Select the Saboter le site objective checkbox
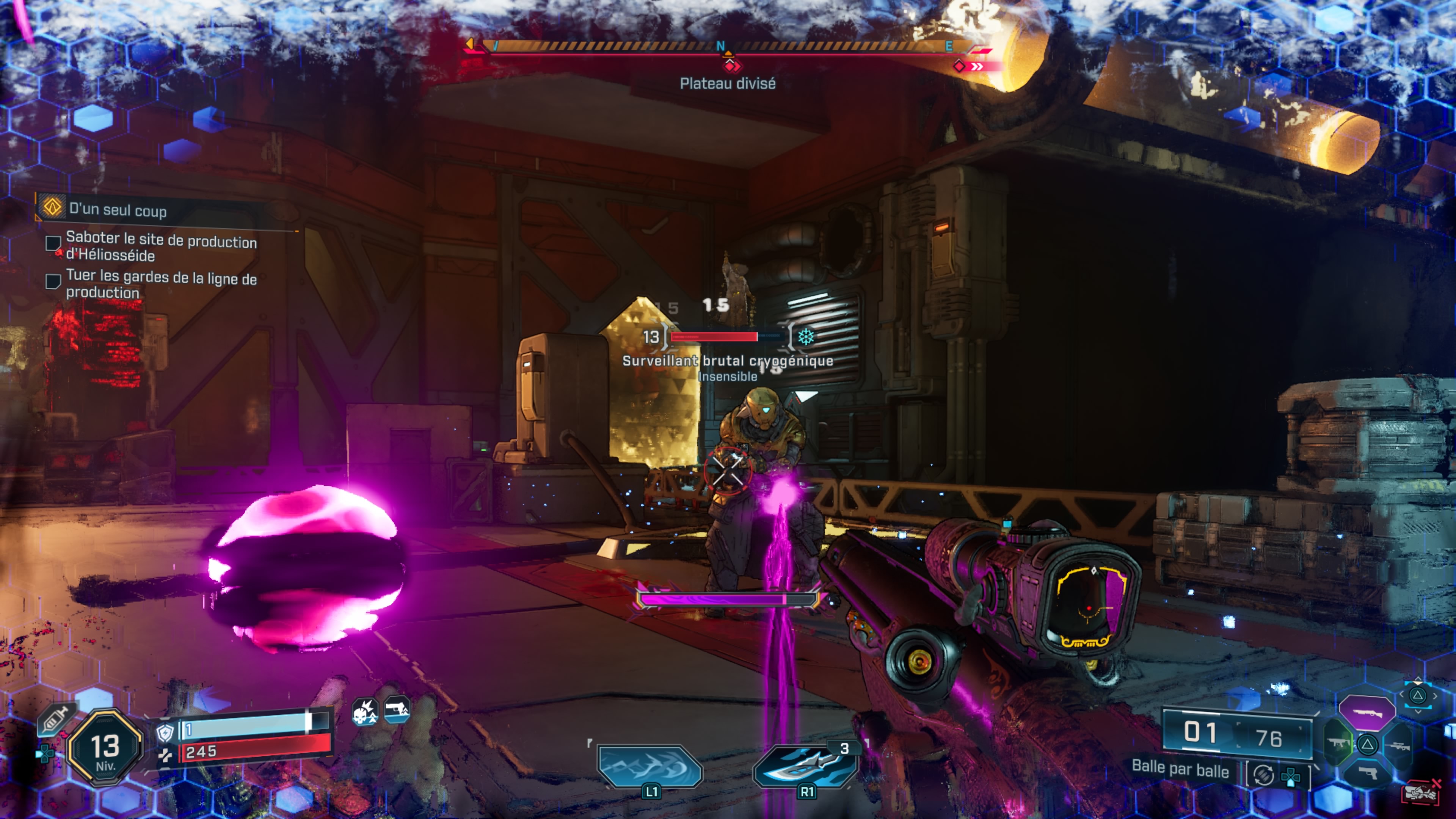This screenshot has height=819, width=1456. tap(53, 243)
